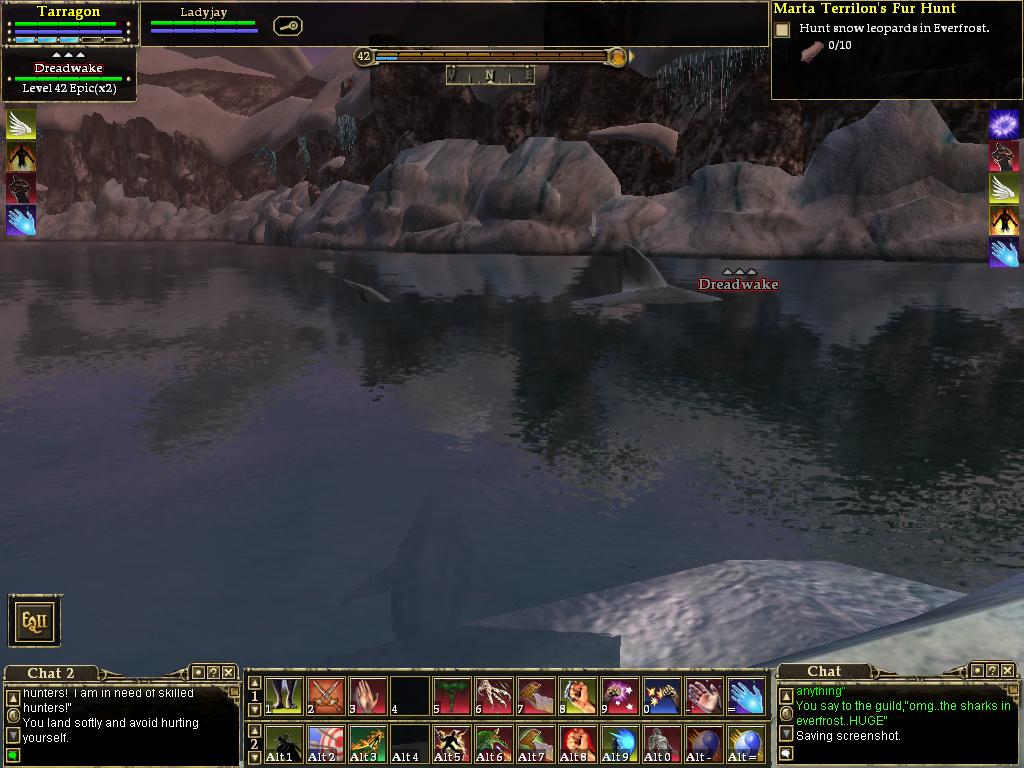Select Ladyjay in the group window
The image size is (1024, 768).
point(204,13)
